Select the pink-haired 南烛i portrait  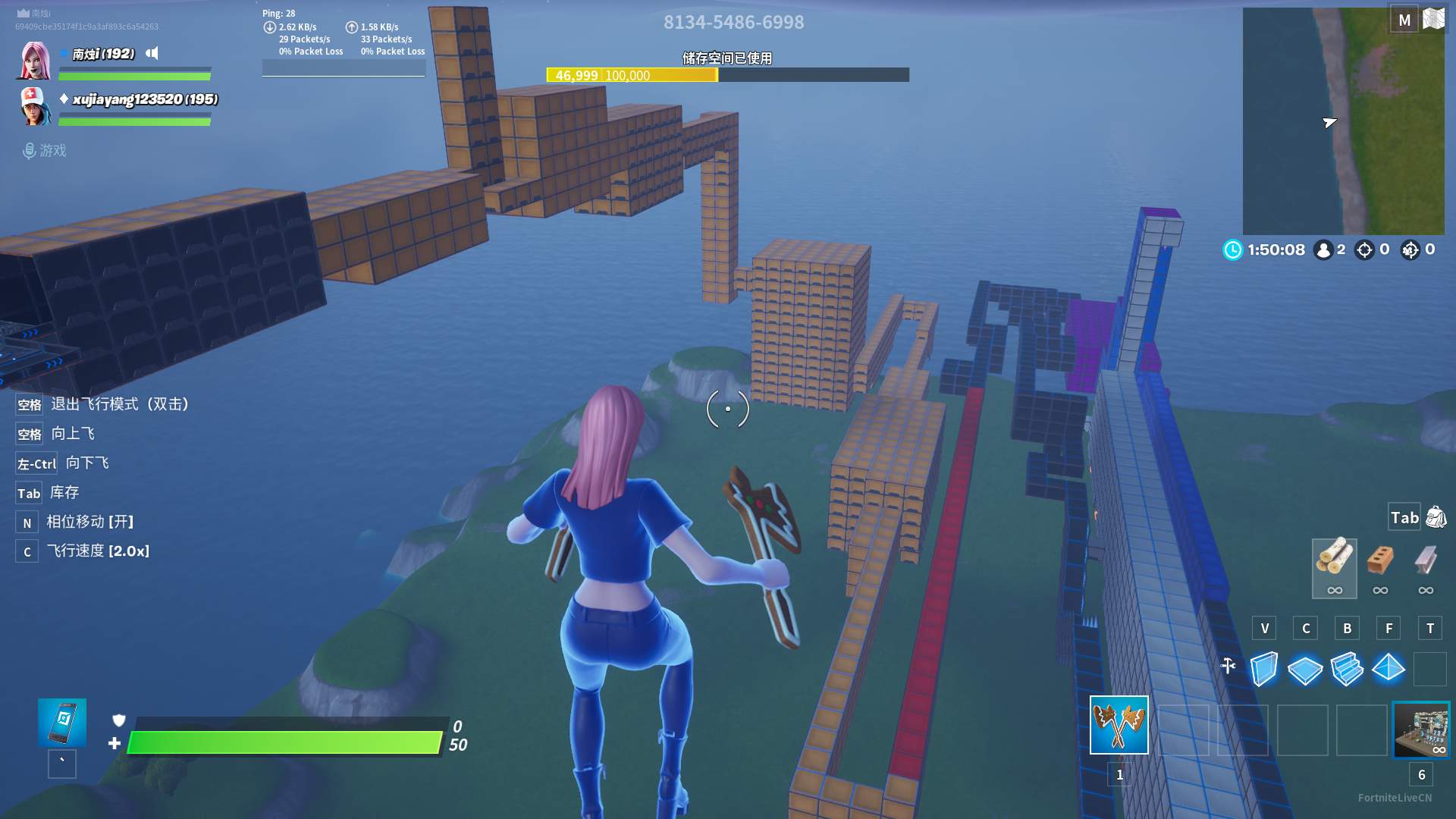[34, 61]
